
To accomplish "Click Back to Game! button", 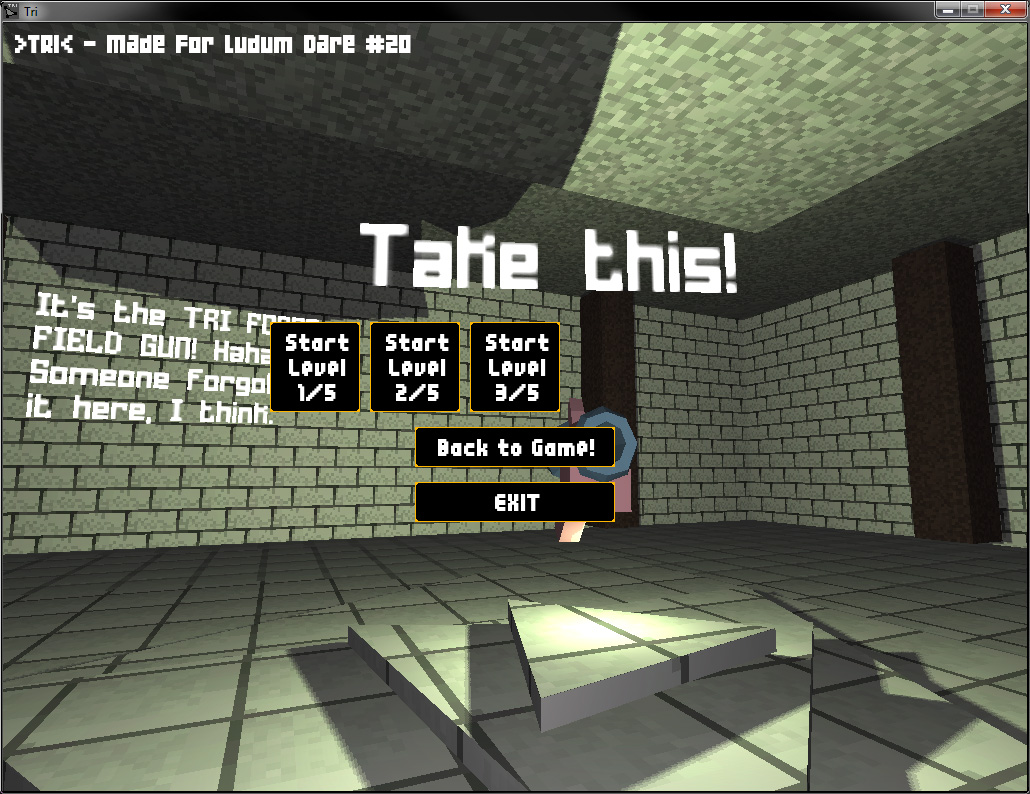I will 515,447.
